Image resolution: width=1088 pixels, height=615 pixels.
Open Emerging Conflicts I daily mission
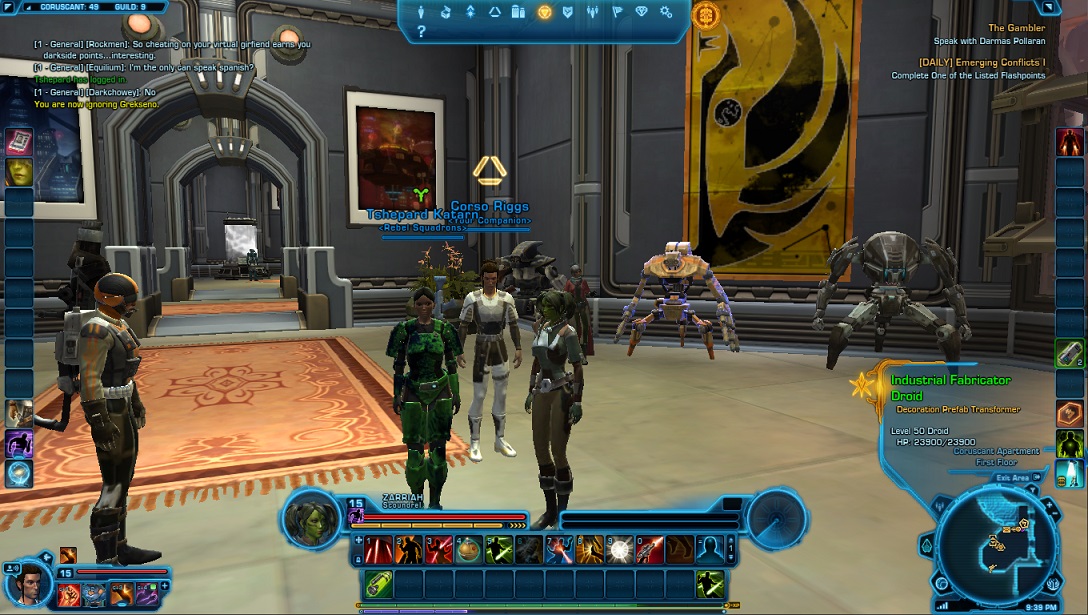pyautogui.click(x=981, y=62)
